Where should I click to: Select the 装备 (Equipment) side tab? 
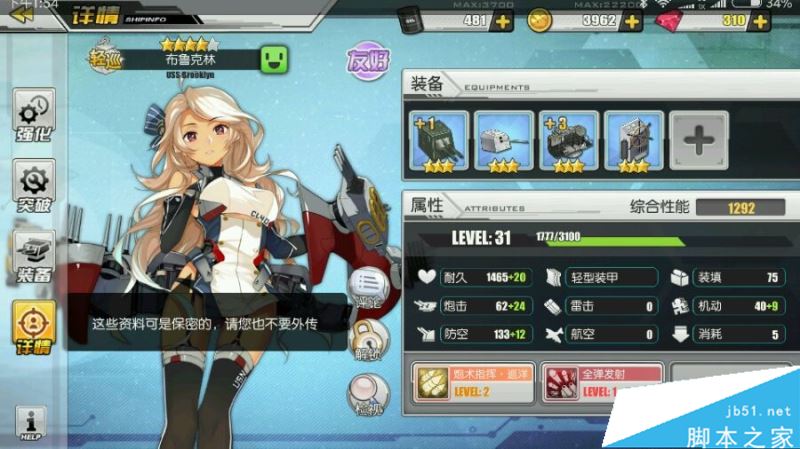pos(33,258)
